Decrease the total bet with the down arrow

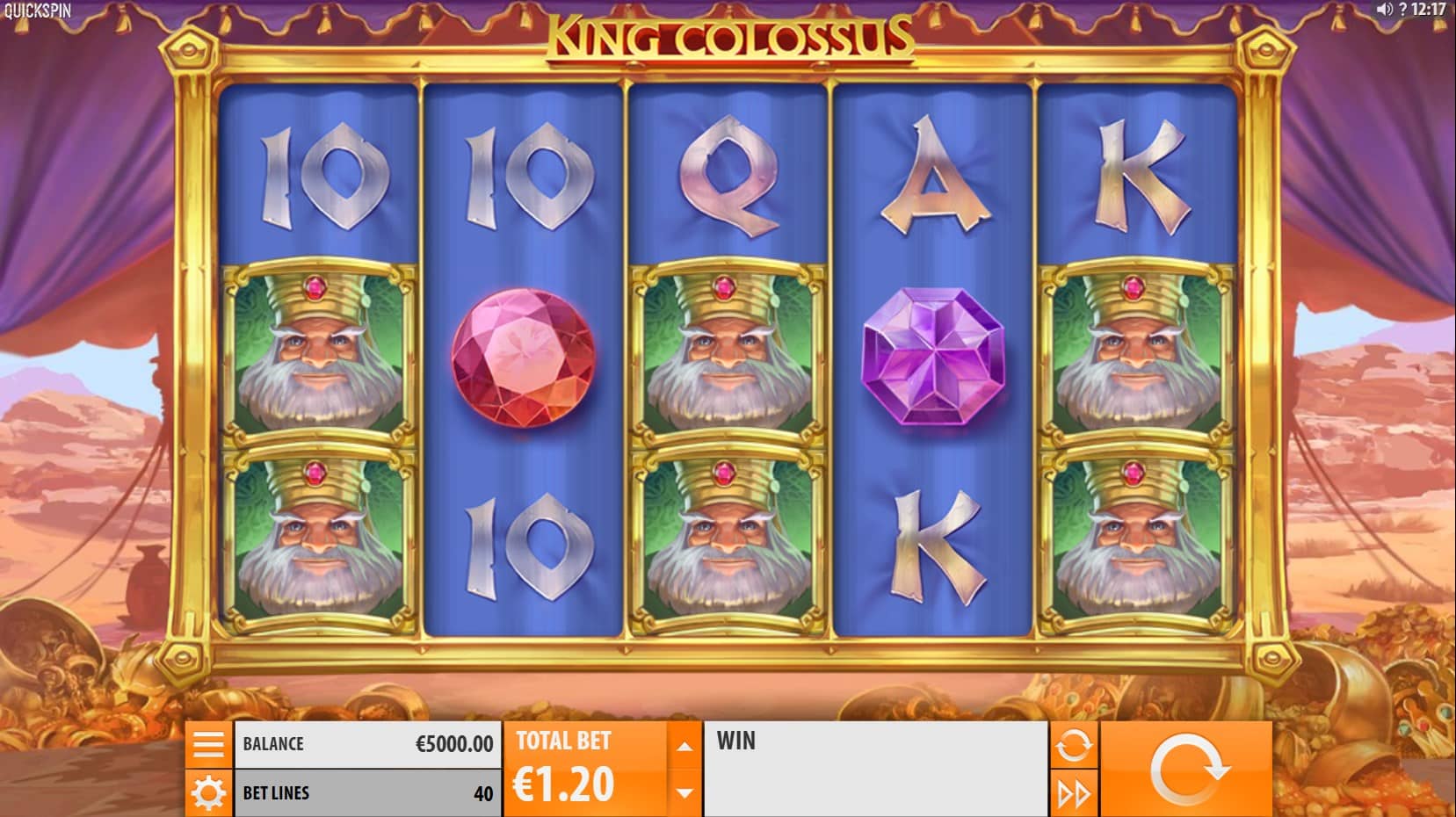click(685, 792)
